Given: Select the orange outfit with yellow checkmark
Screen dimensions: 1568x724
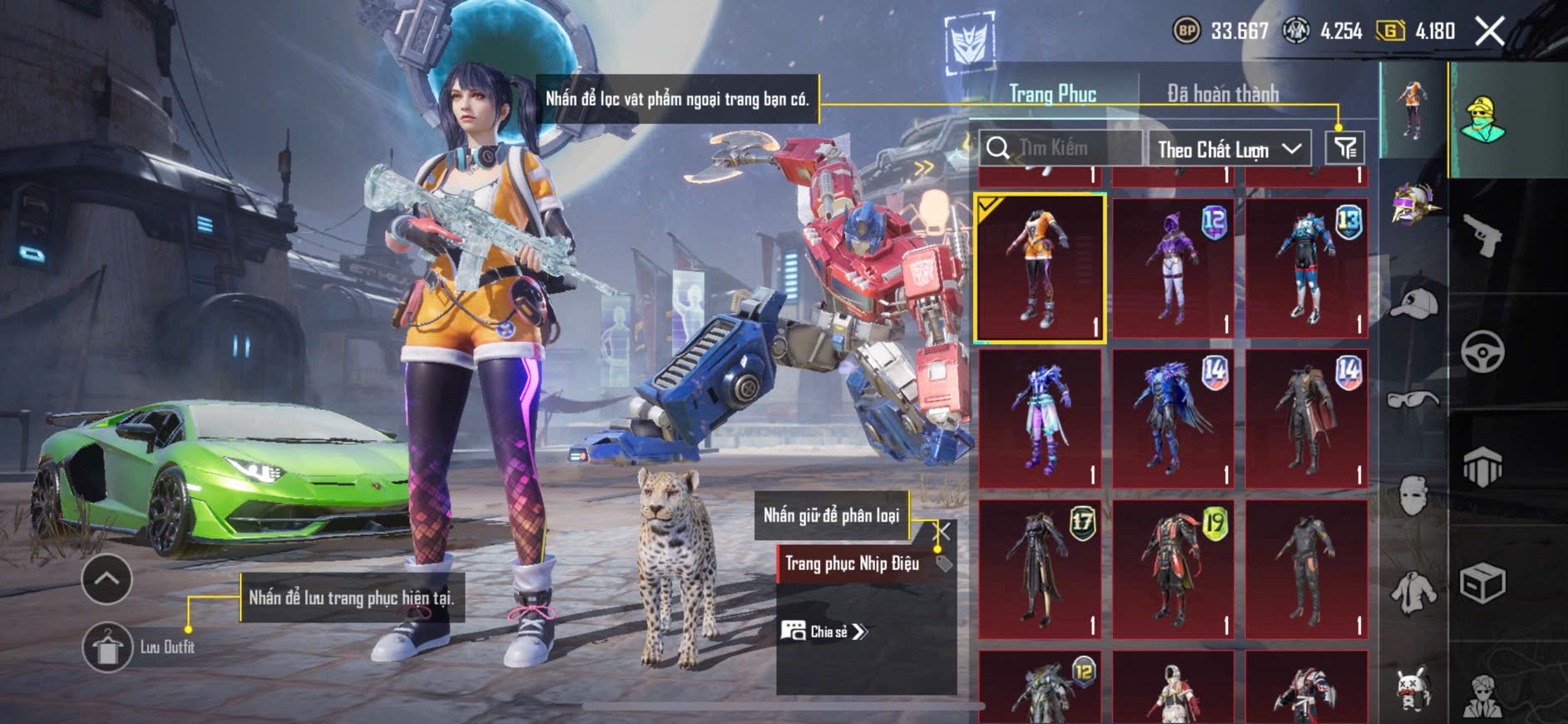Looking at the screenshot, I should 1040,268.
